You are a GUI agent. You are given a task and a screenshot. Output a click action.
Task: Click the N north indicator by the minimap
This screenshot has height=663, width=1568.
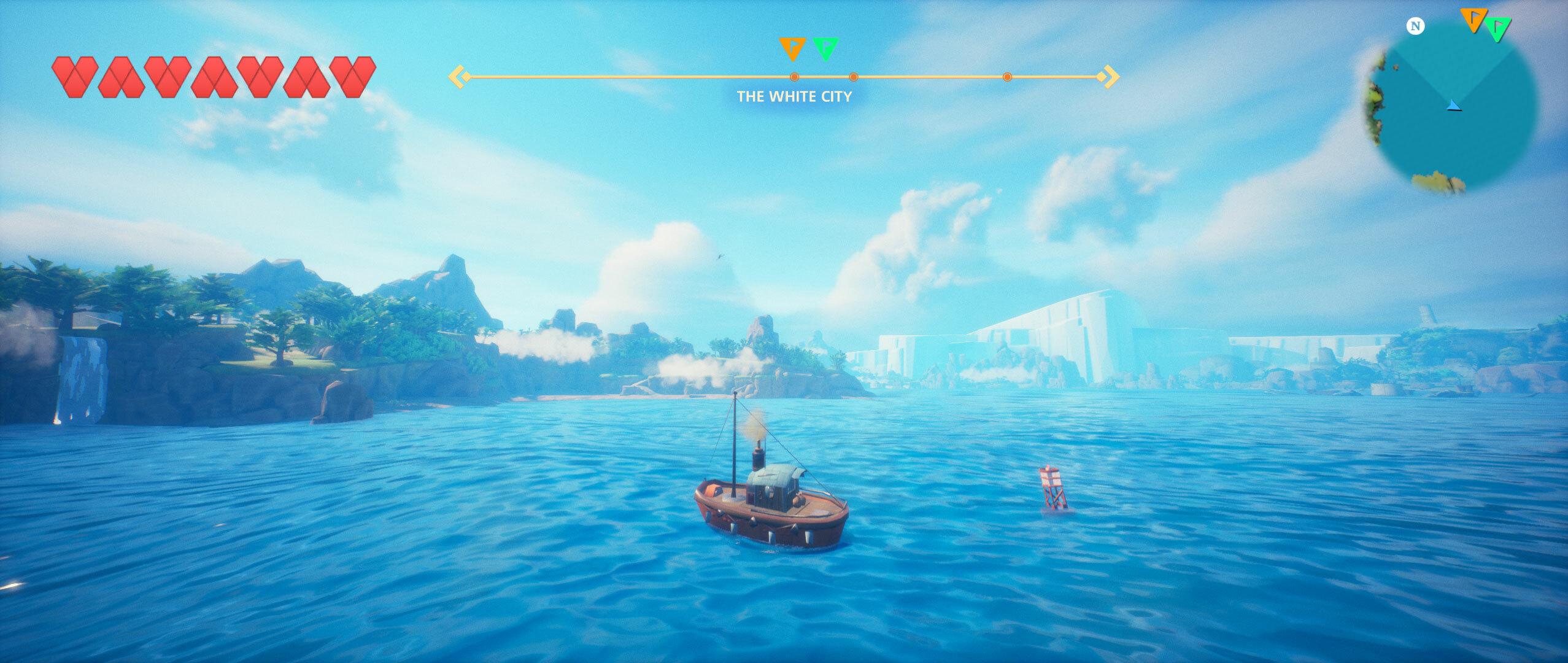pos(1414,26)
